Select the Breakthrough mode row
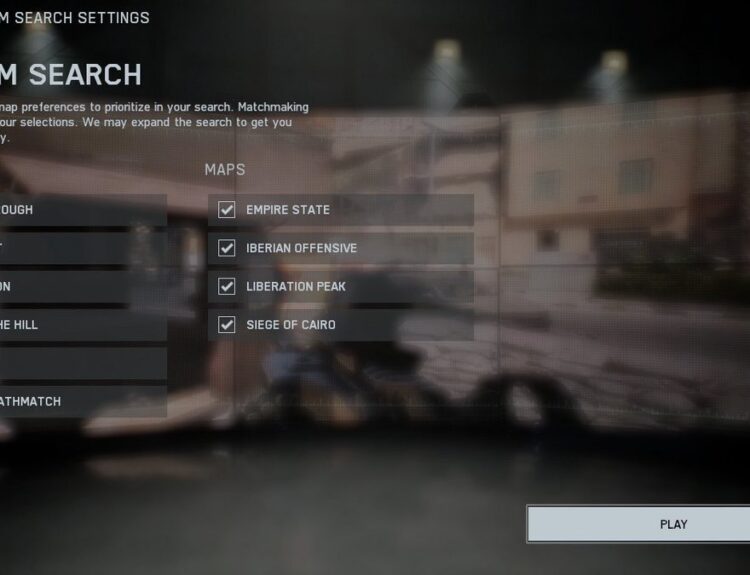 80,210
